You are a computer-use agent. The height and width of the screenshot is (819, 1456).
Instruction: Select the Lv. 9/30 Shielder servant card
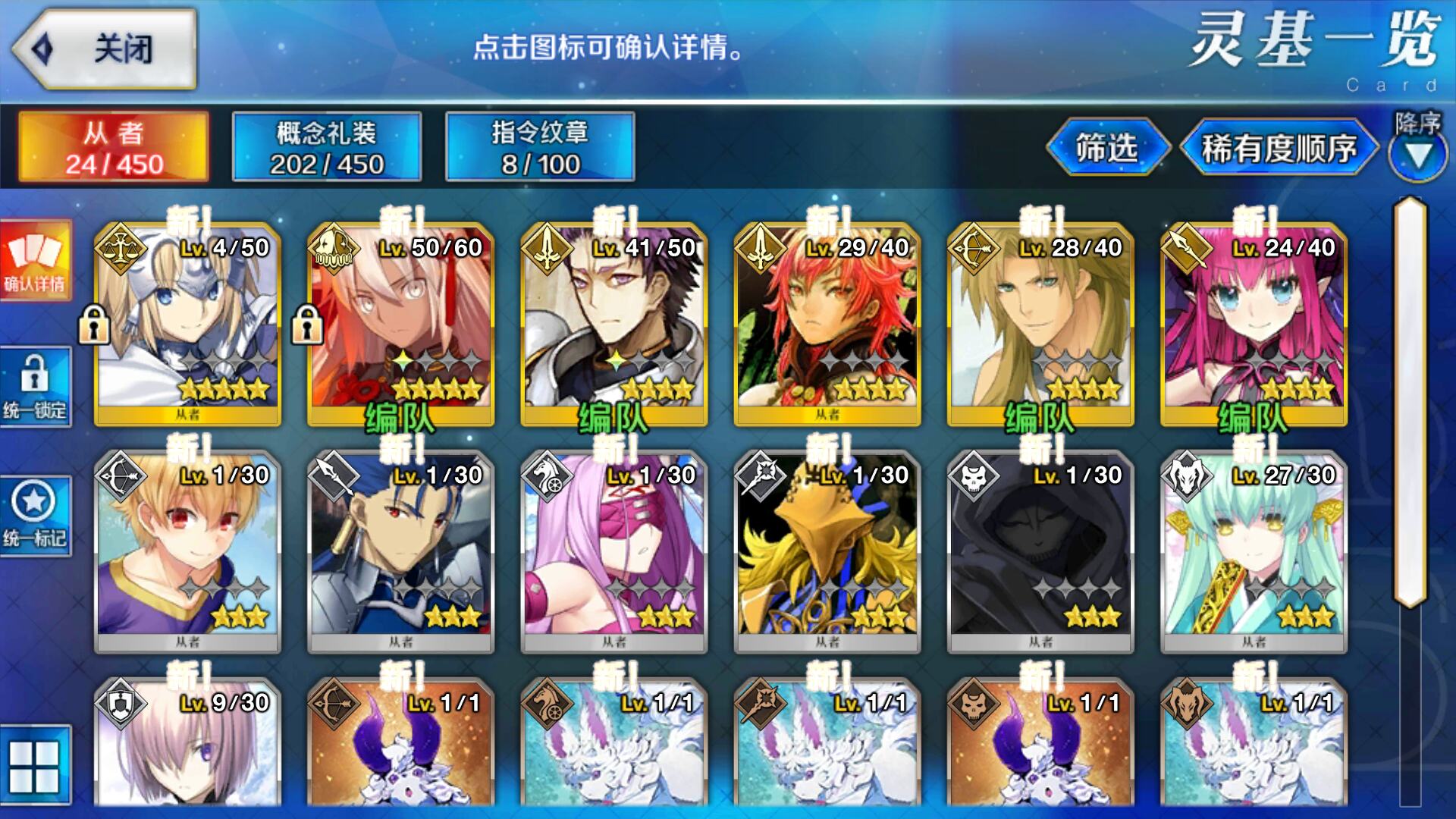[187, 747]
